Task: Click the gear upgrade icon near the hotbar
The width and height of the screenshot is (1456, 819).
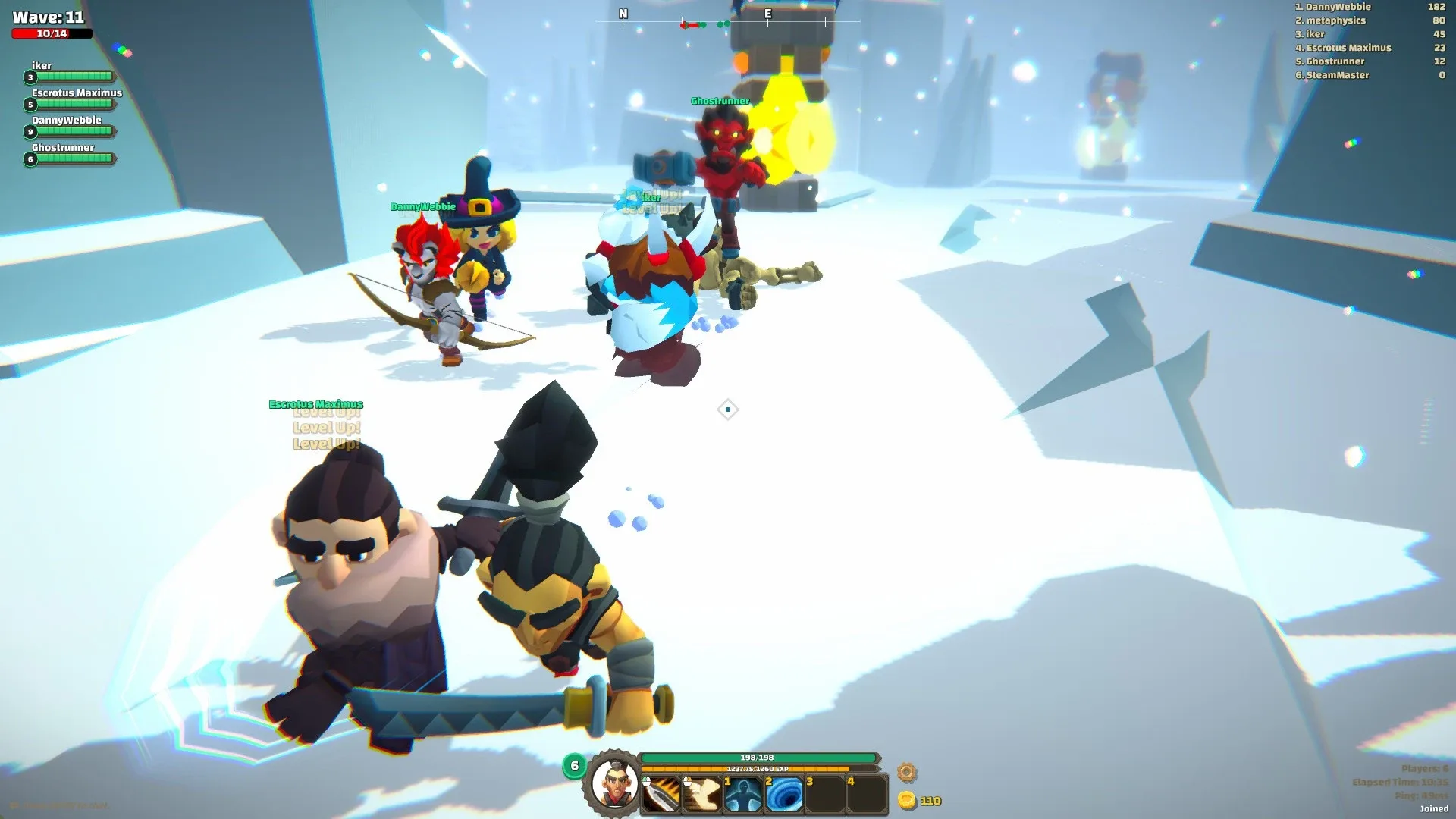Action: click(x=905, y=772)
